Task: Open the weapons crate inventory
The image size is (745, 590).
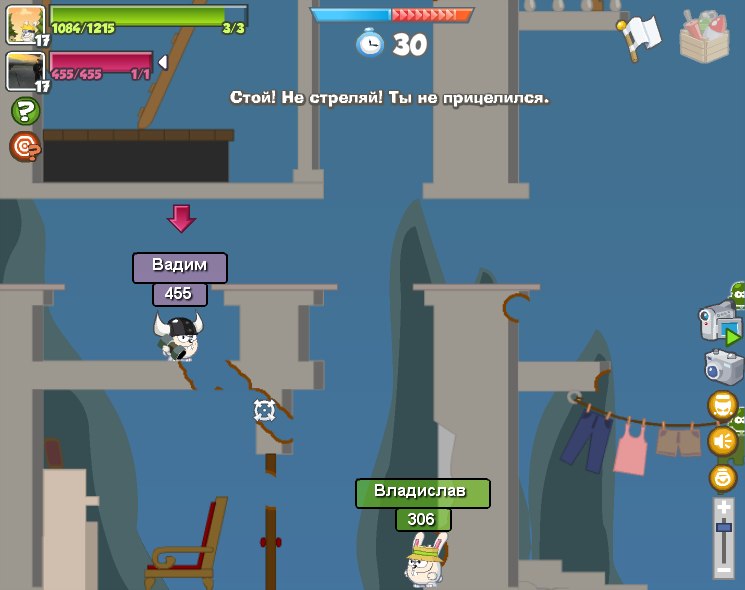Action: [x=705, y=37]
